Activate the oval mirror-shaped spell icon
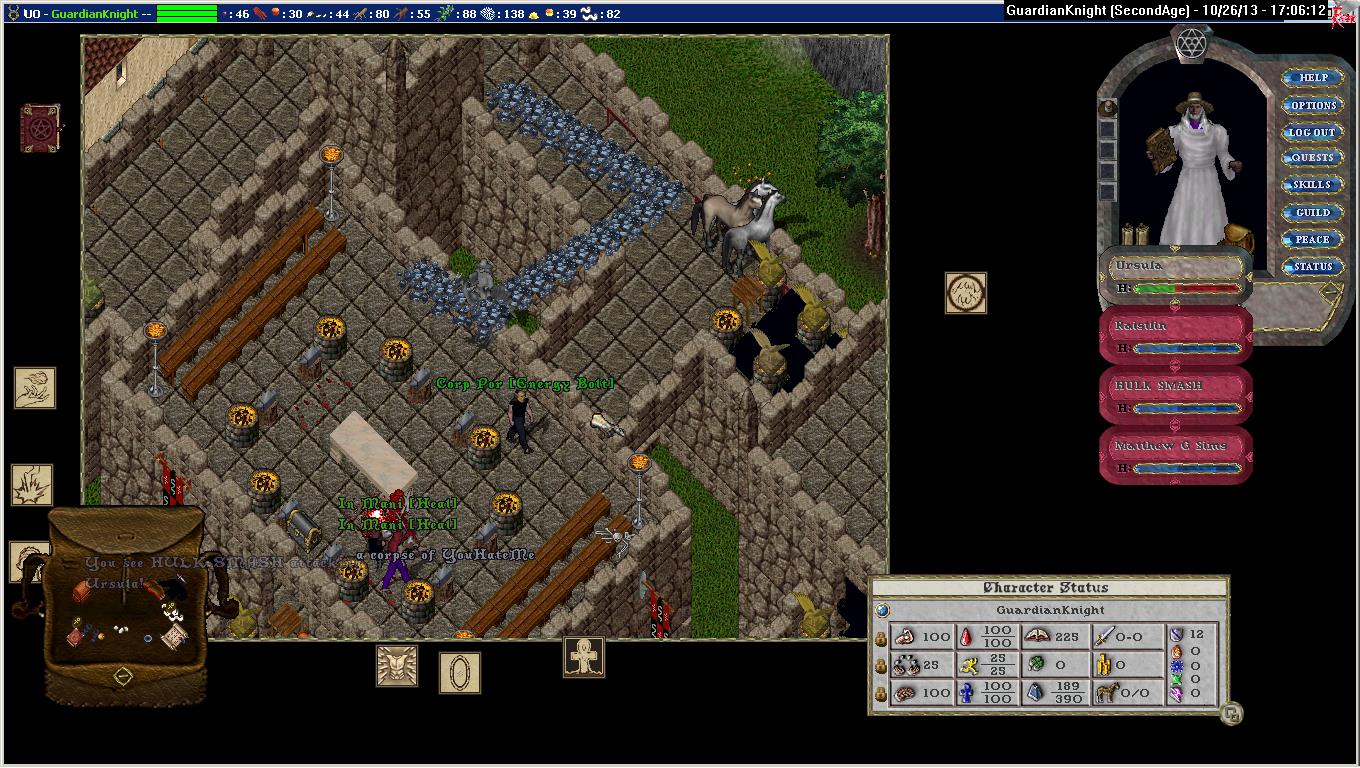The height and width of the screenshot is (768, 1360). (460, 672)
